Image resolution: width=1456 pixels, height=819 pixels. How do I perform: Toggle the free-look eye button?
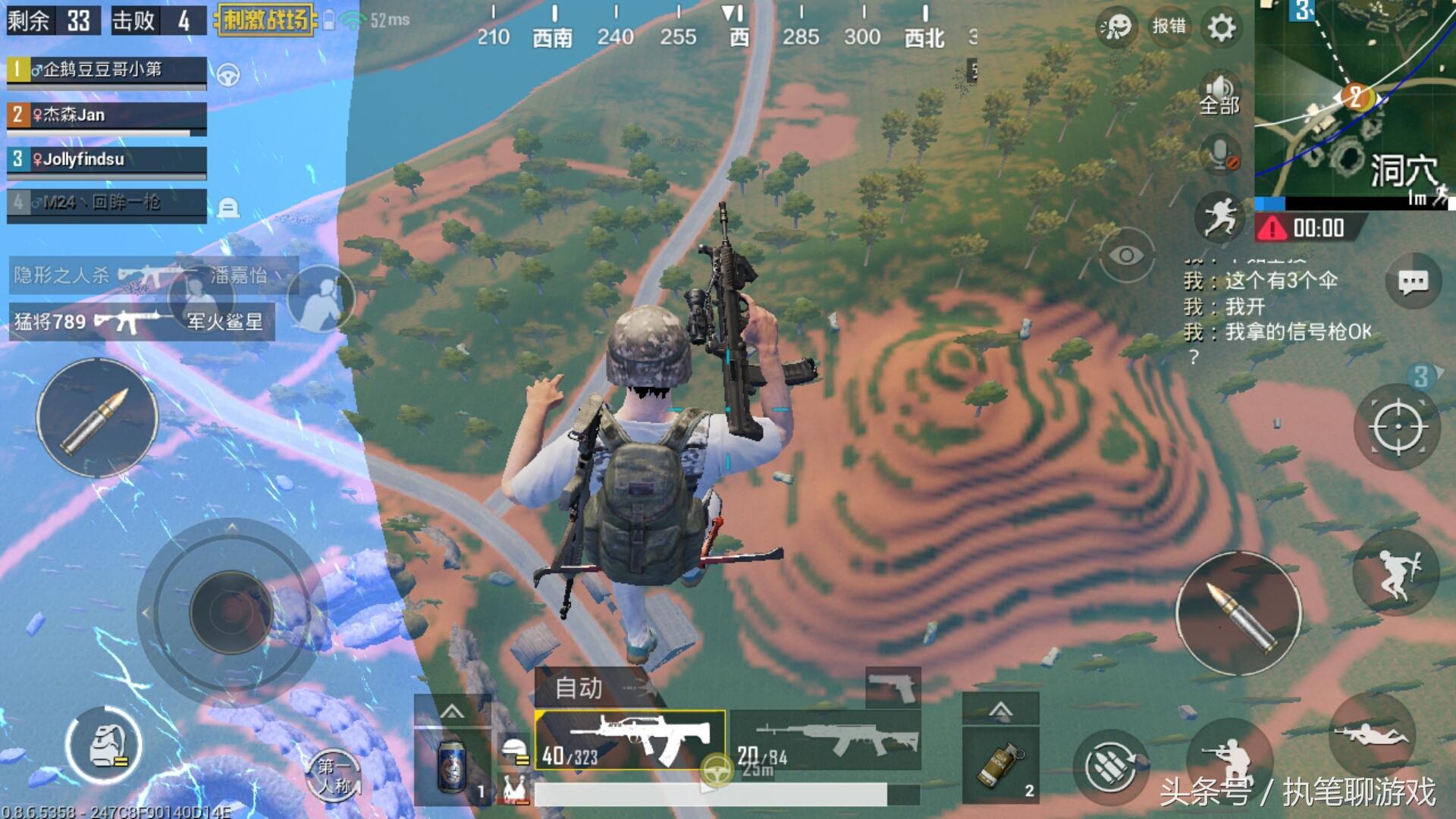pos(1125,256)
